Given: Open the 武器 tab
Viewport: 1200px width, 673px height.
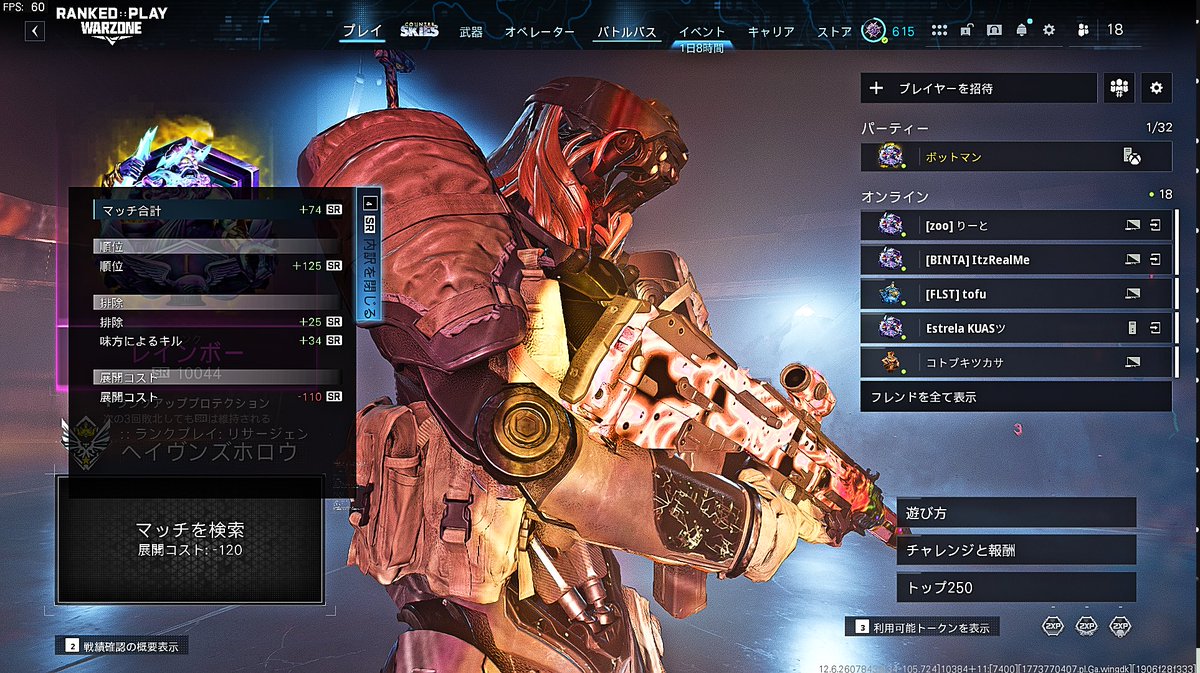Looking at the screenshot, I should pos(470,32).
